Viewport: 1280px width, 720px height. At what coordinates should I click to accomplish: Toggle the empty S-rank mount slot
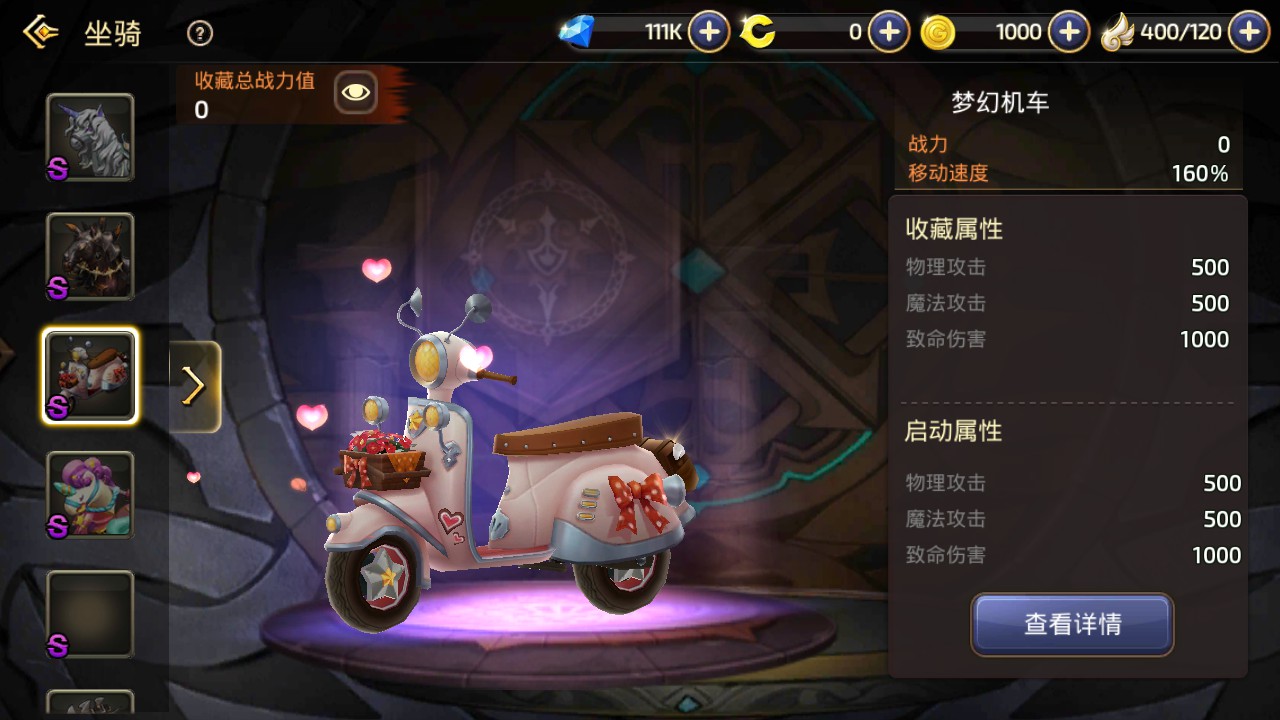pos(89,613)
